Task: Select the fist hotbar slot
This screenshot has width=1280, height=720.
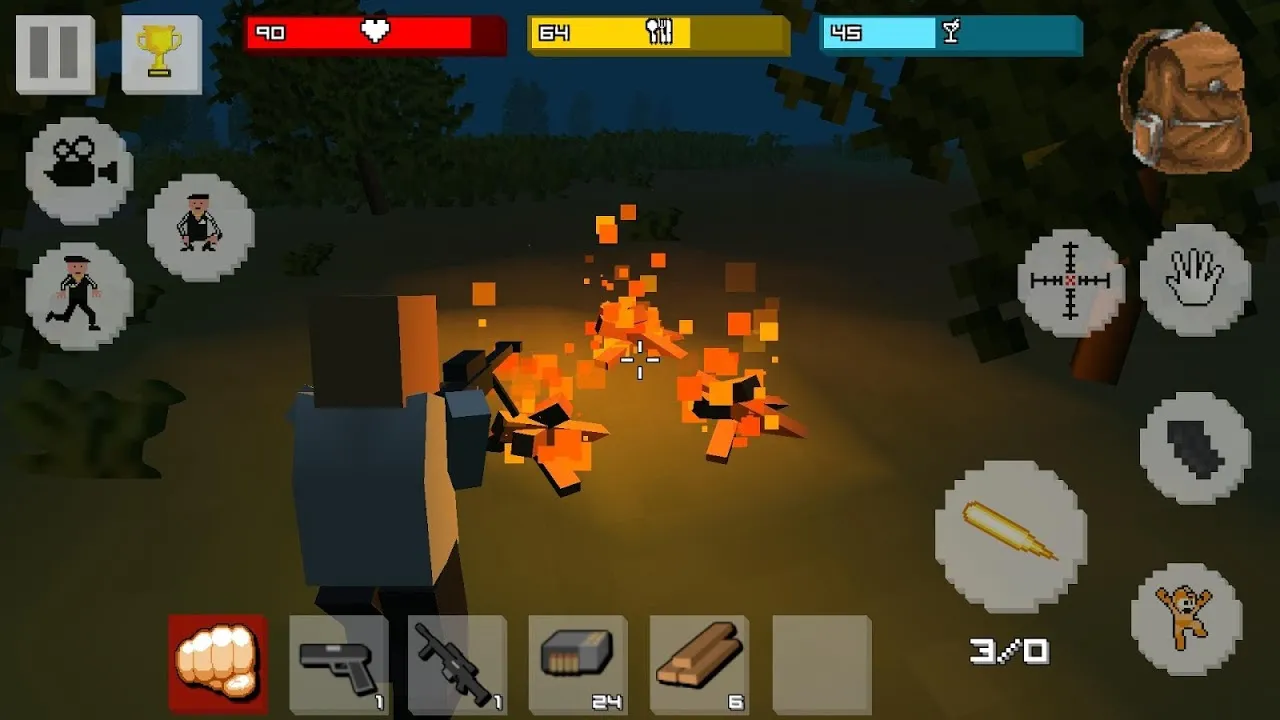Action: pos(218,663)
